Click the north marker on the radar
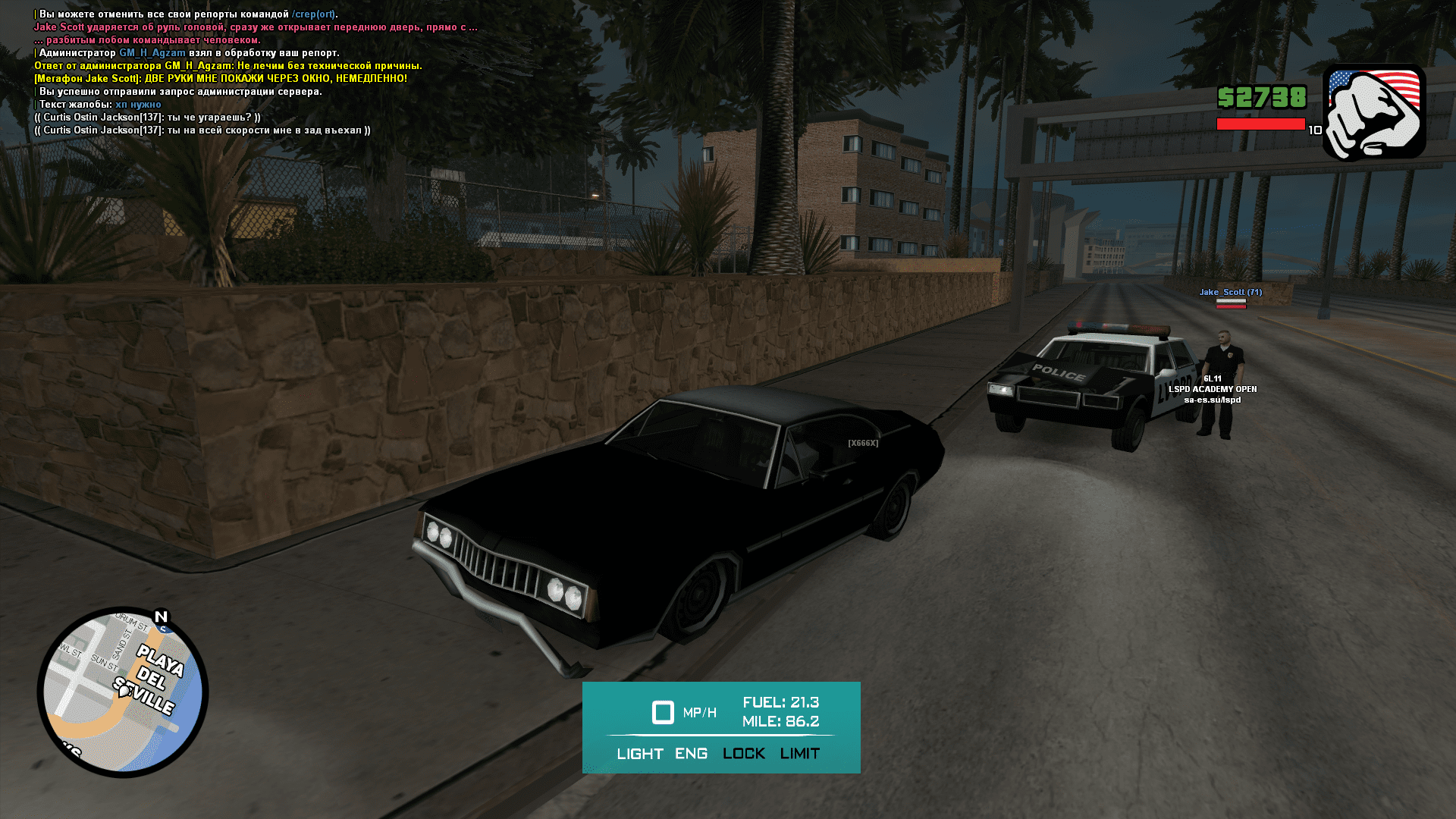The height and width of the screenshot is (819, 1456). pyautogui.click(x=161, y=617)
